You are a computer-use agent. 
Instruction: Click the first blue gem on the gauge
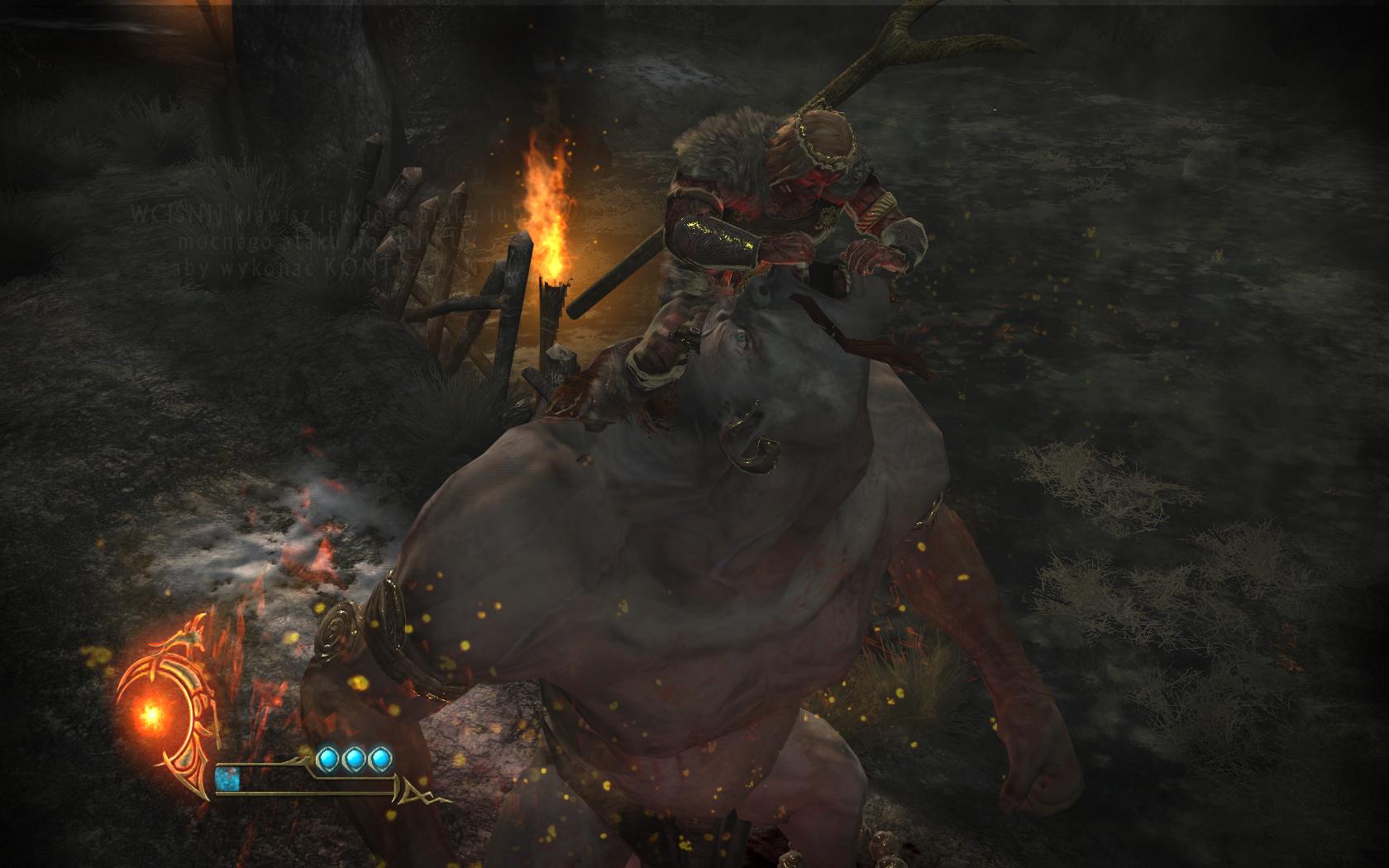click(x=329, y=759)
